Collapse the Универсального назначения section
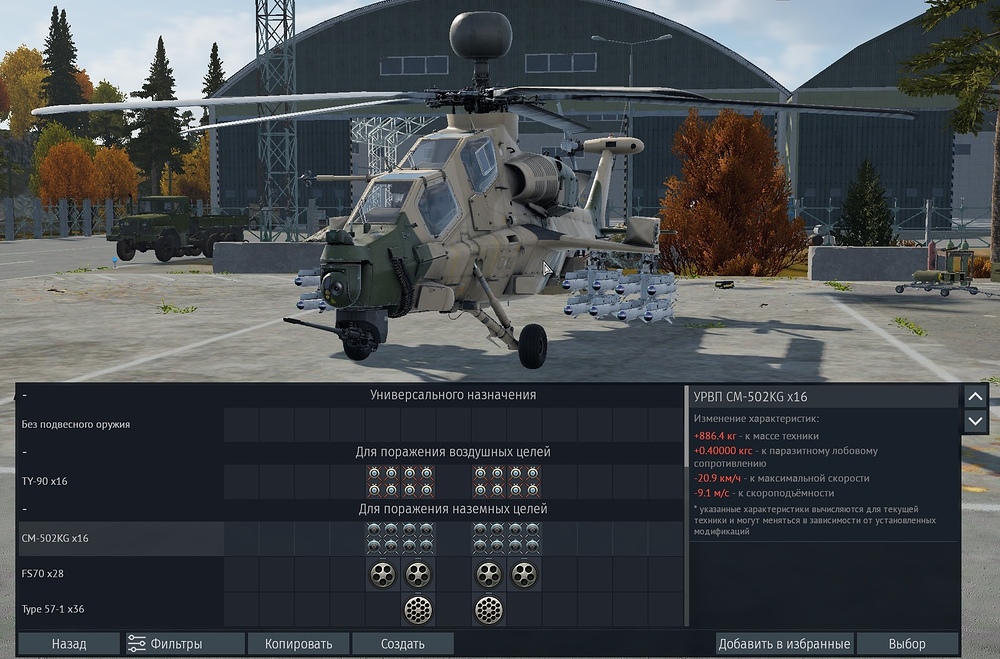The height and width of the screenshot is (659, 1000). (24, 395)
